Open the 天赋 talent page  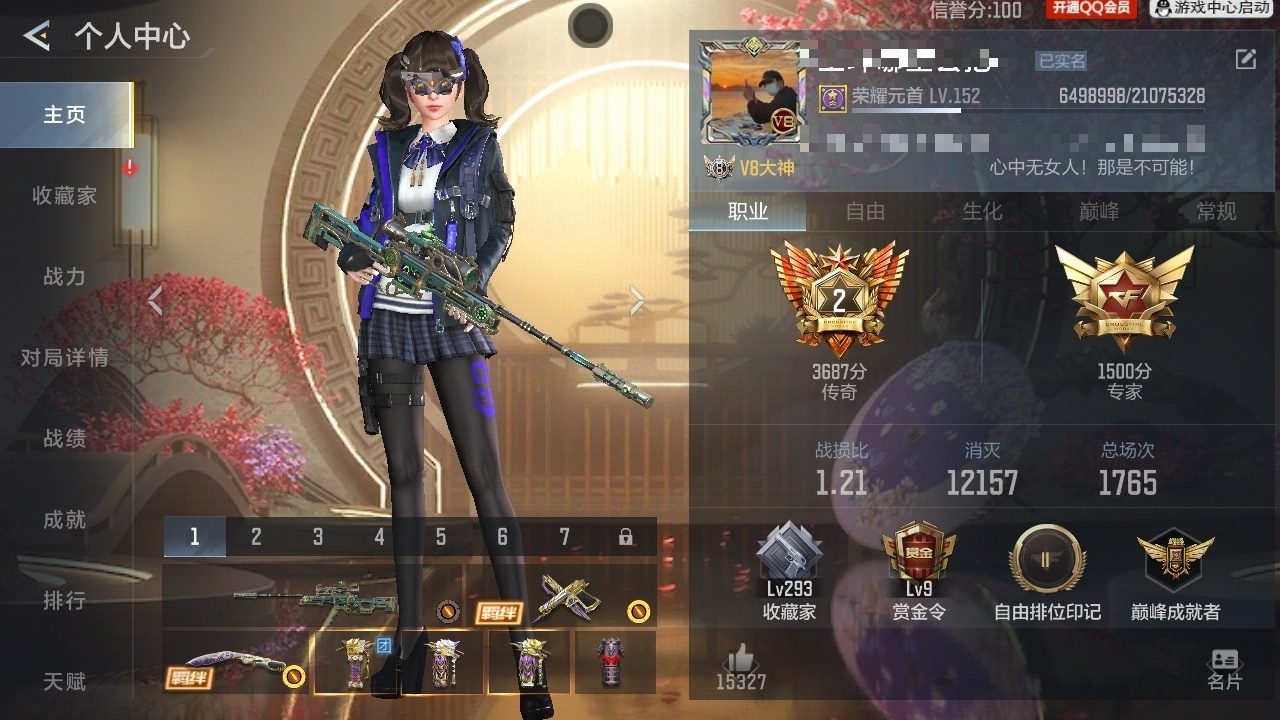coord(65,682)
